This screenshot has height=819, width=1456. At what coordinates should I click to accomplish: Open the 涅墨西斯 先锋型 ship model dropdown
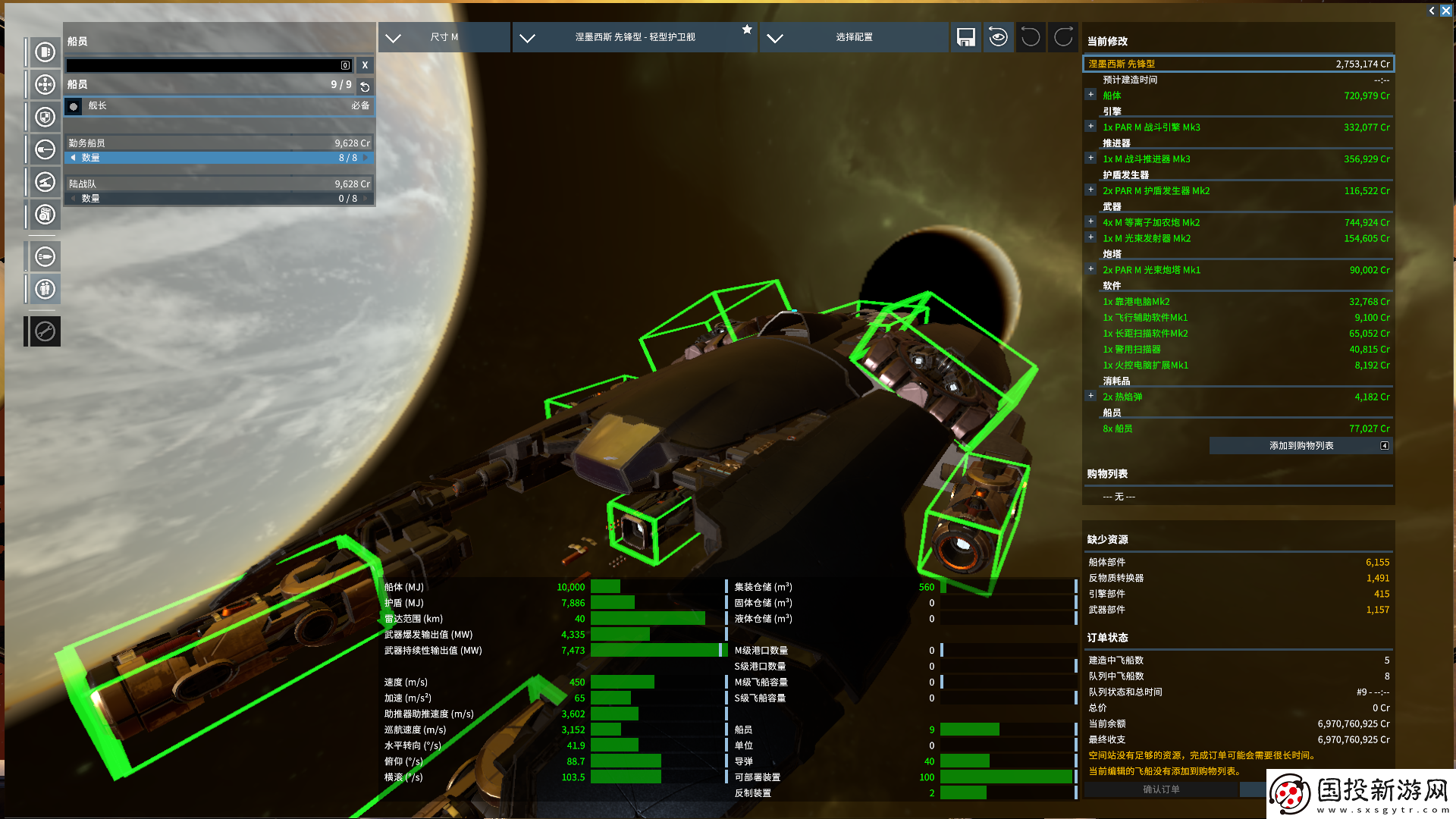coord(634,37)
